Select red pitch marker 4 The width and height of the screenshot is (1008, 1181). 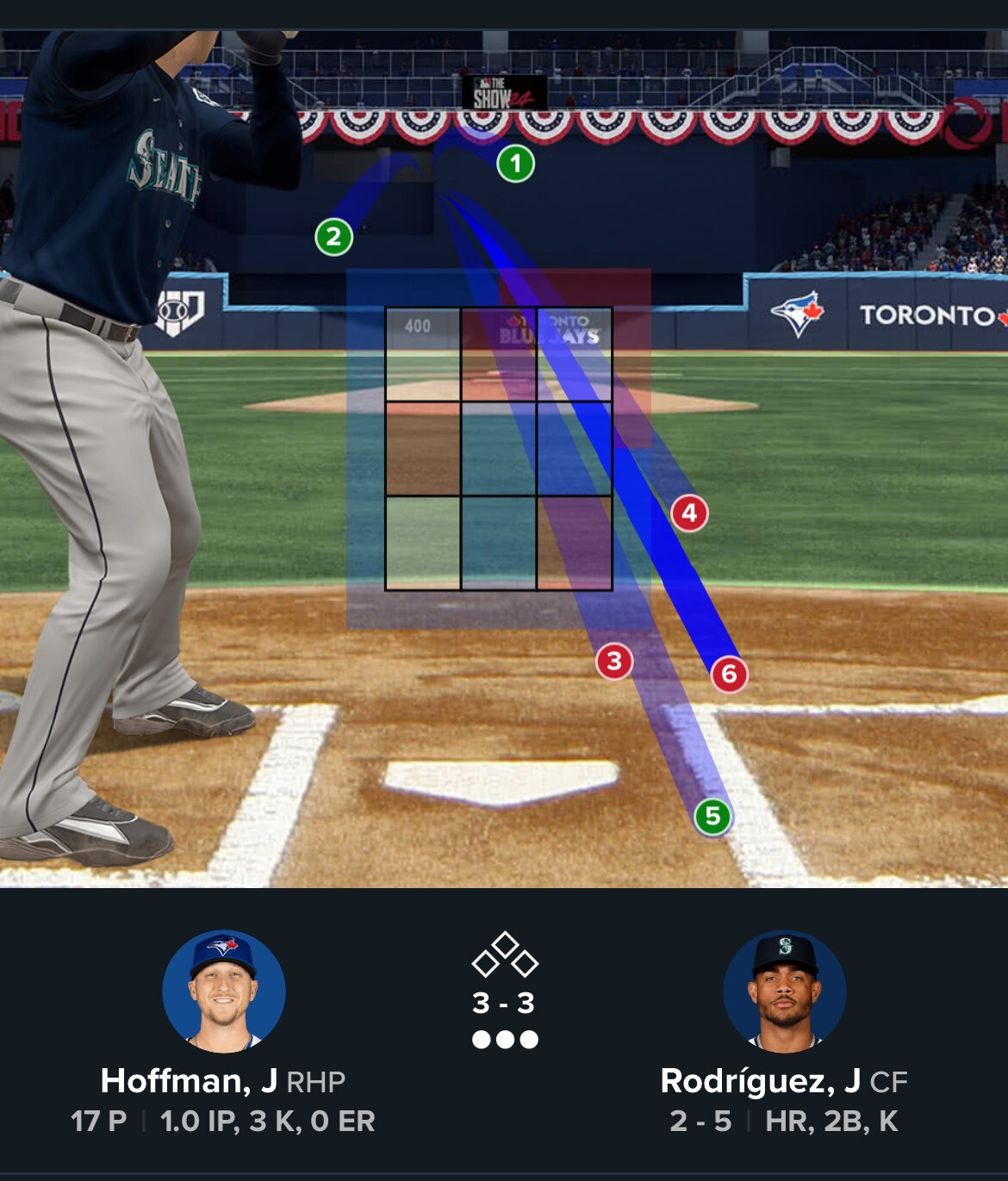point(689,513)
